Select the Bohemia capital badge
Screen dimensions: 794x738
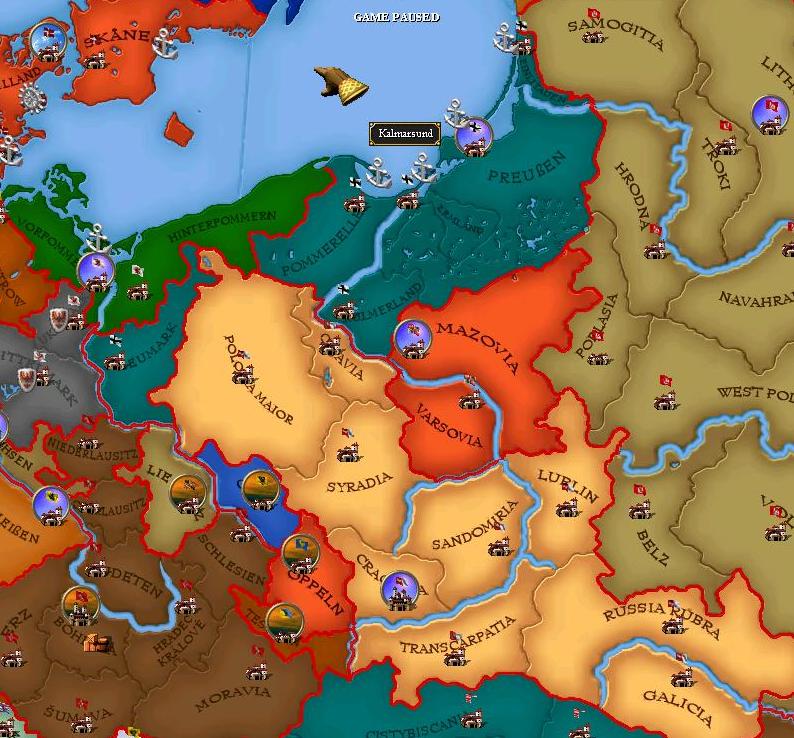pyautogui.click(x=79, y=603)
